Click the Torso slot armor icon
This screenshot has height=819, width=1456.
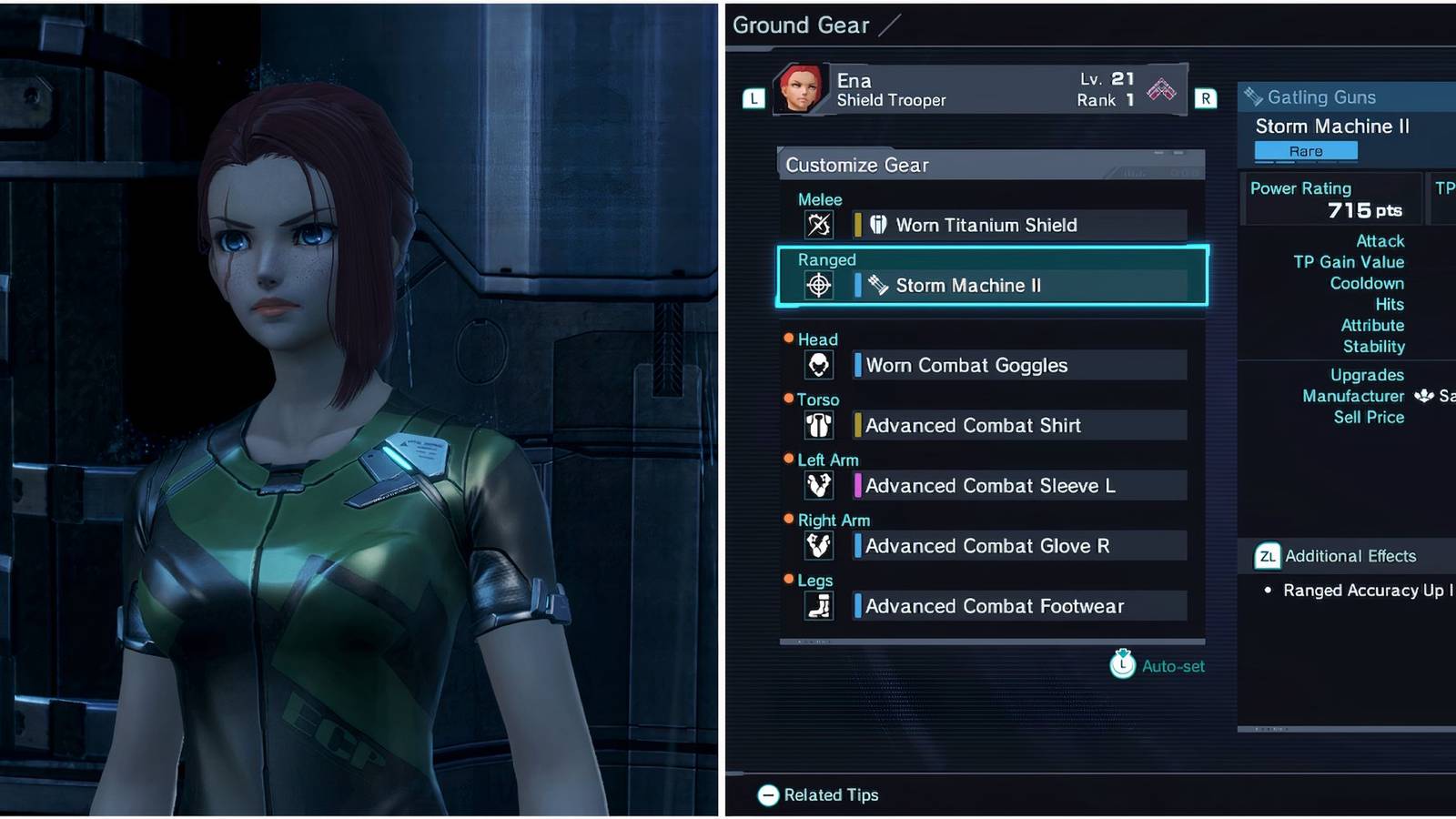click(x=818, y=424)
